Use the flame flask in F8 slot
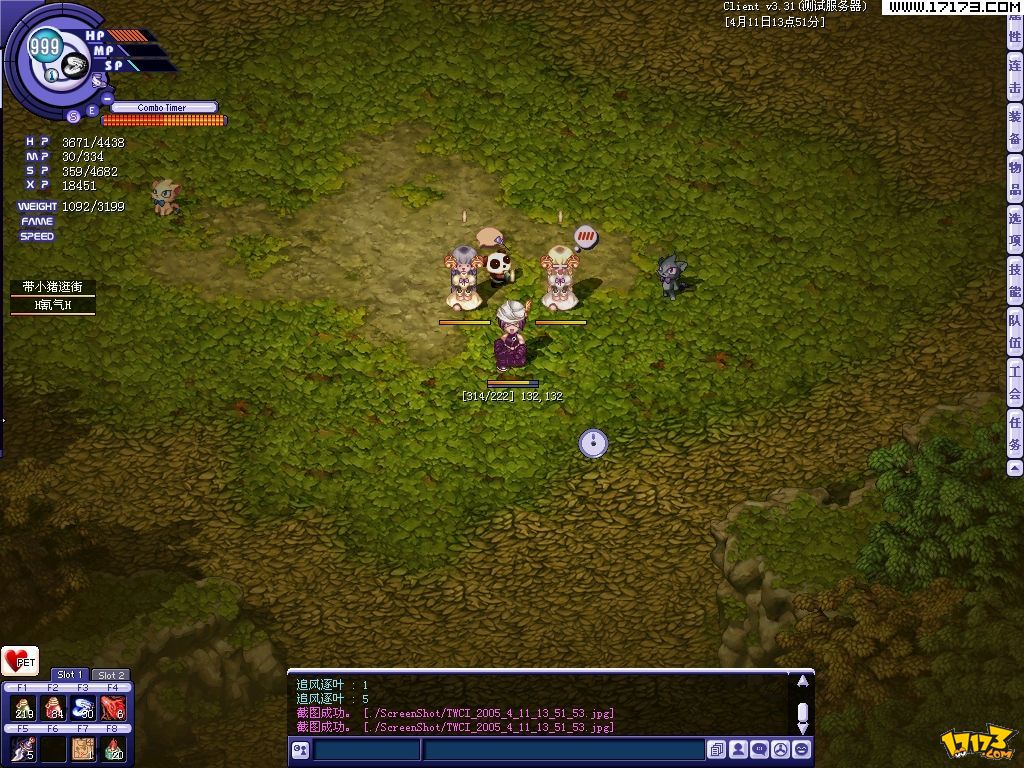The image size is (1024, 768). point(114,748)
